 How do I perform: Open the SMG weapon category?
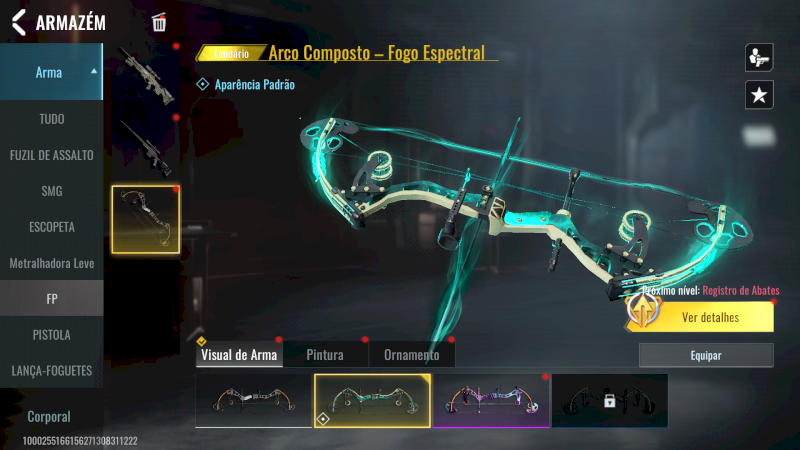click(x=51, y=191)
